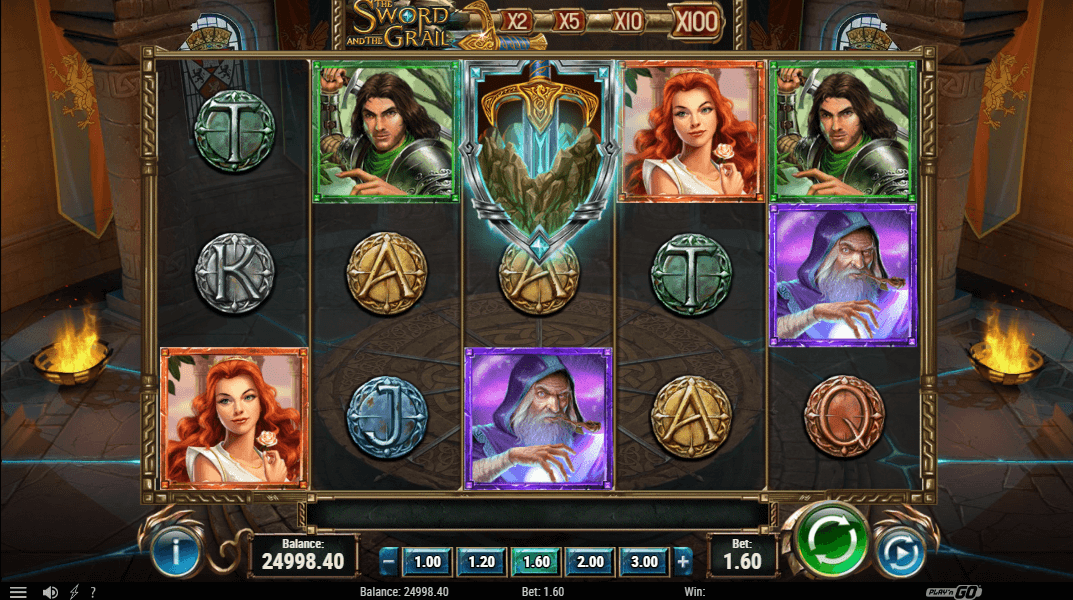
Task: Increase the bet with the plus button
Action: [683, 562]
